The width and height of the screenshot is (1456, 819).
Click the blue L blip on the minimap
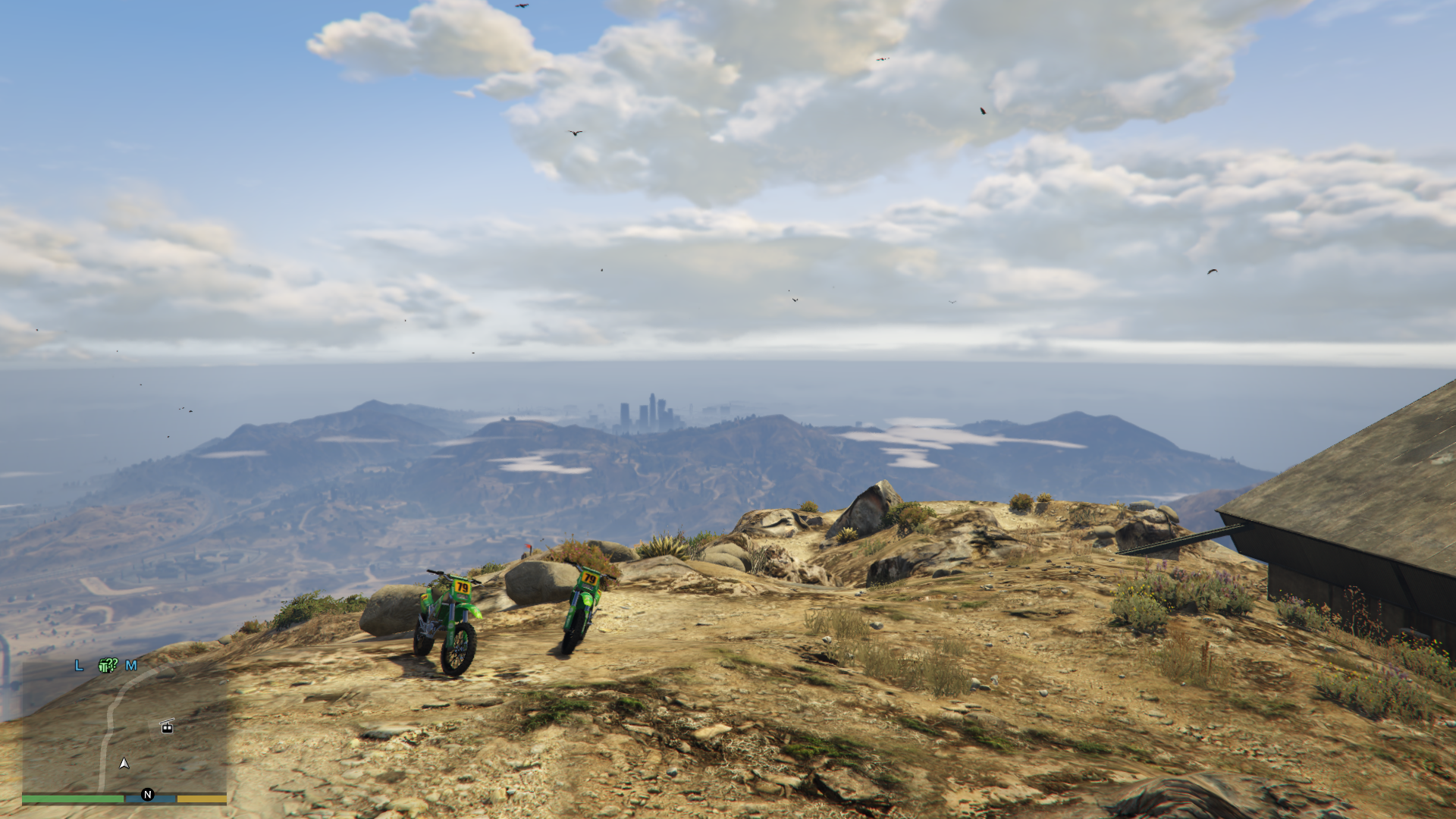[79, 665]
